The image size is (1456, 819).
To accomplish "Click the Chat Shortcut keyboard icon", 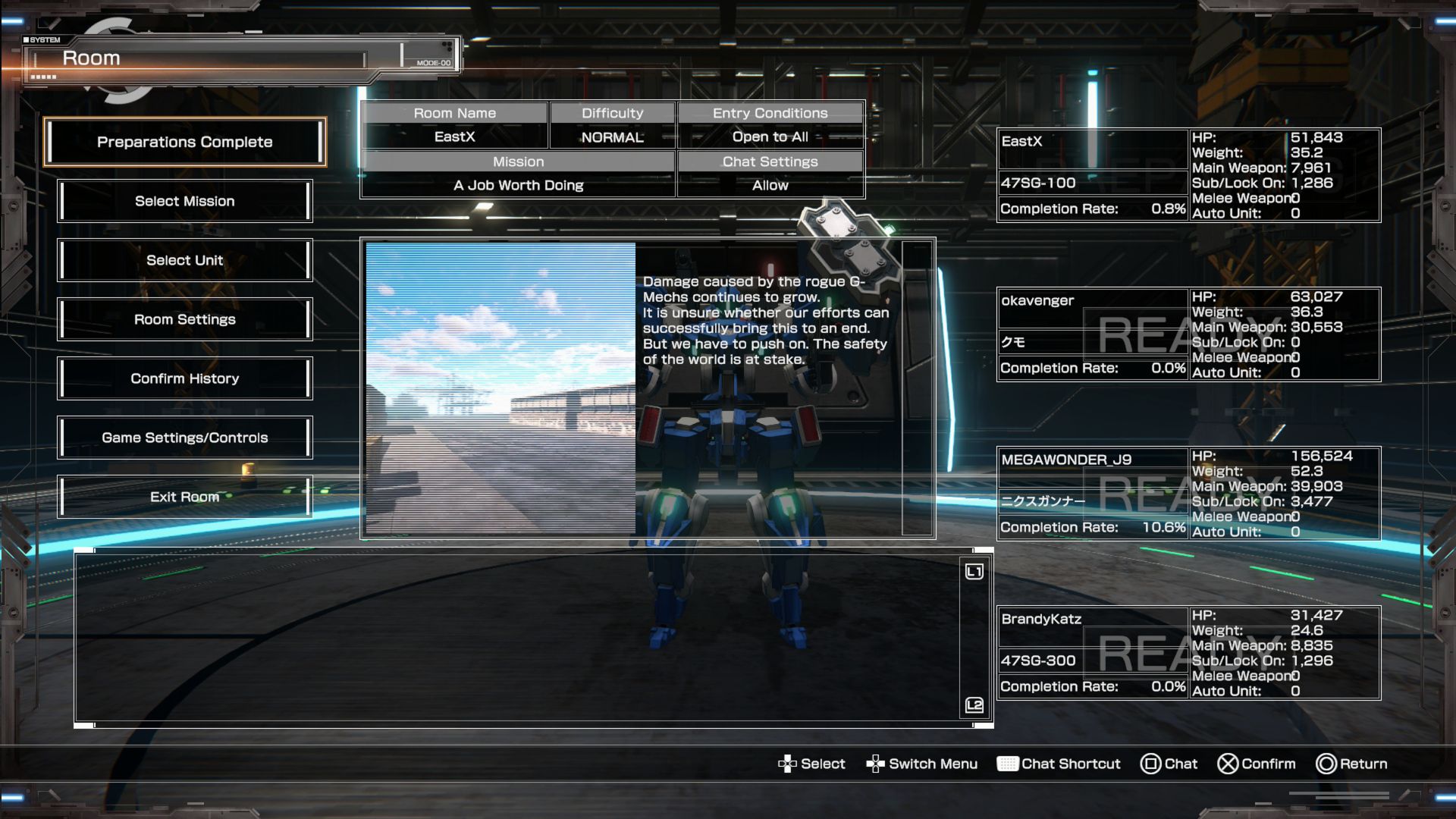I will [1009, 764].
